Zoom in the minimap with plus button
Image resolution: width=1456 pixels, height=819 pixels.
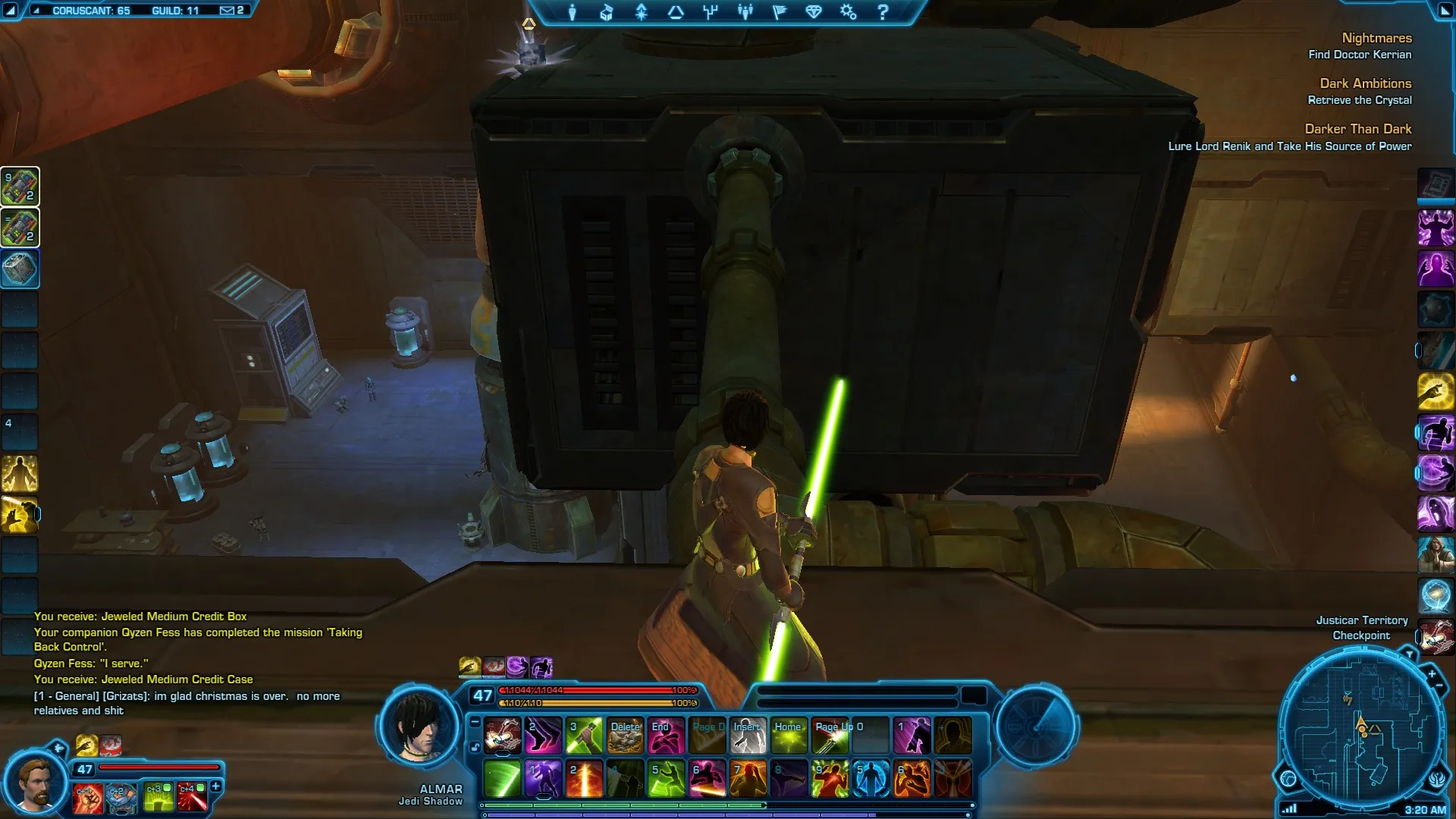pyautogui.click(x=1432, y=673)
